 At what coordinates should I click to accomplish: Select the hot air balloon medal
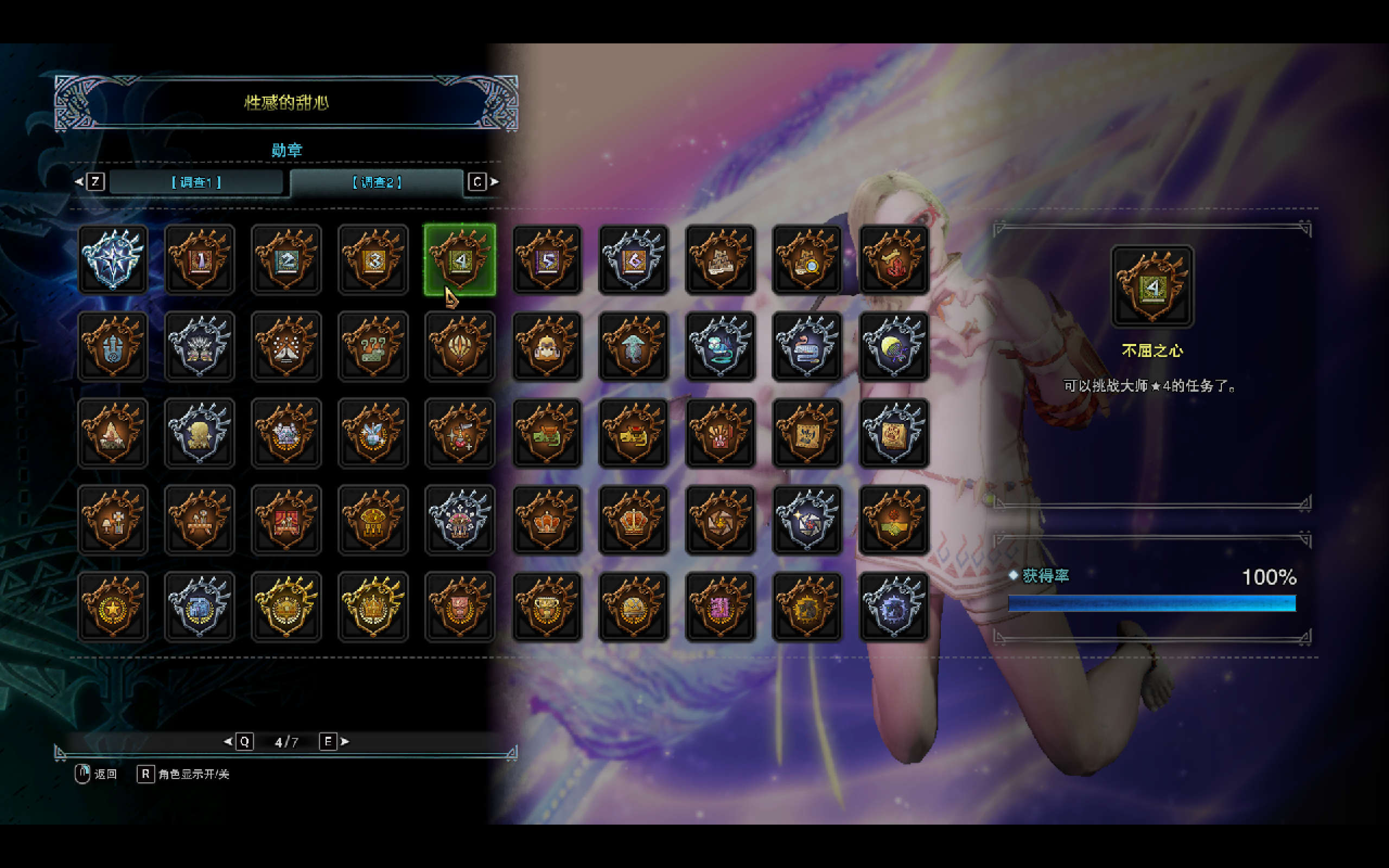[x=460, y=346]
